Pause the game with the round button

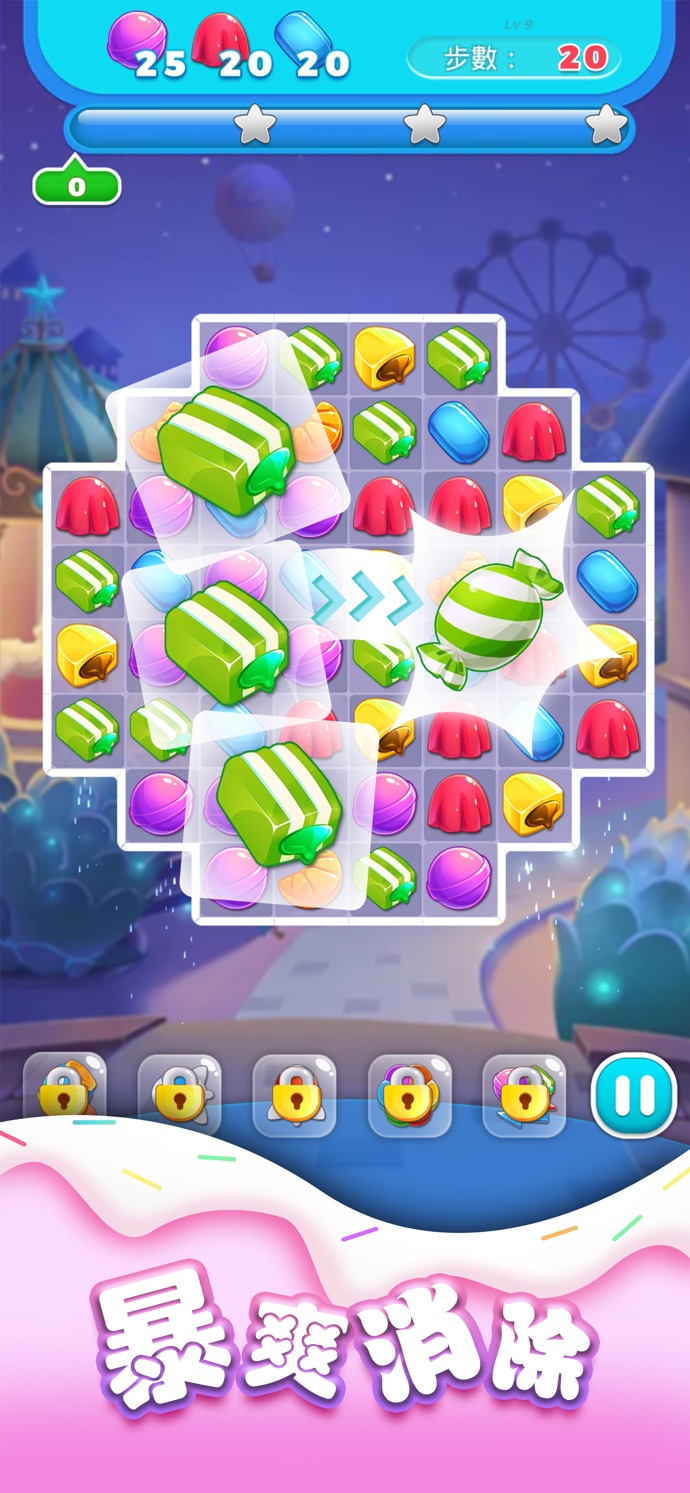634,1095
